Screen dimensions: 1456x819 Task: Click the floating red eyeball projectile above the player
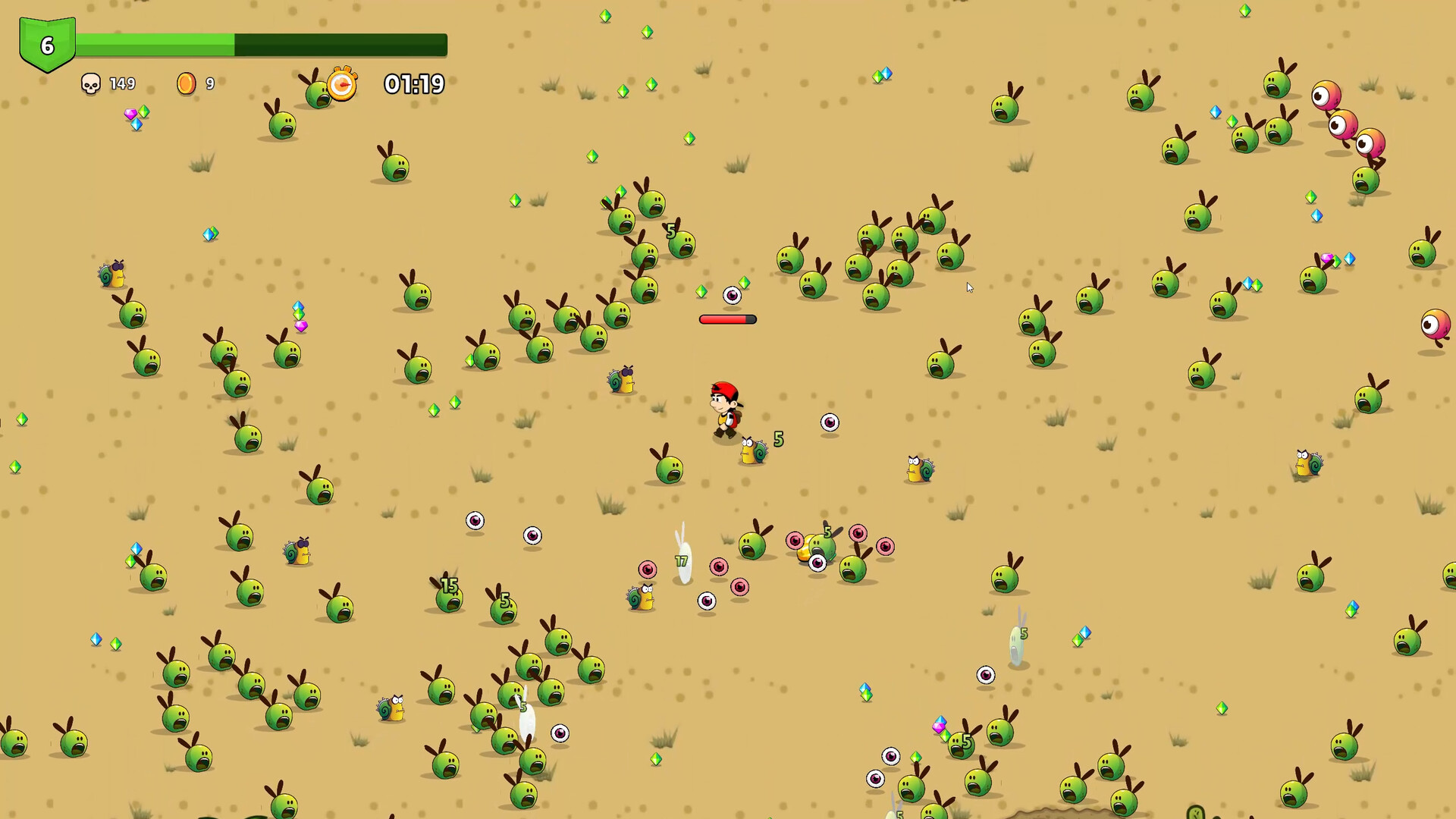[x=730, y=294]
